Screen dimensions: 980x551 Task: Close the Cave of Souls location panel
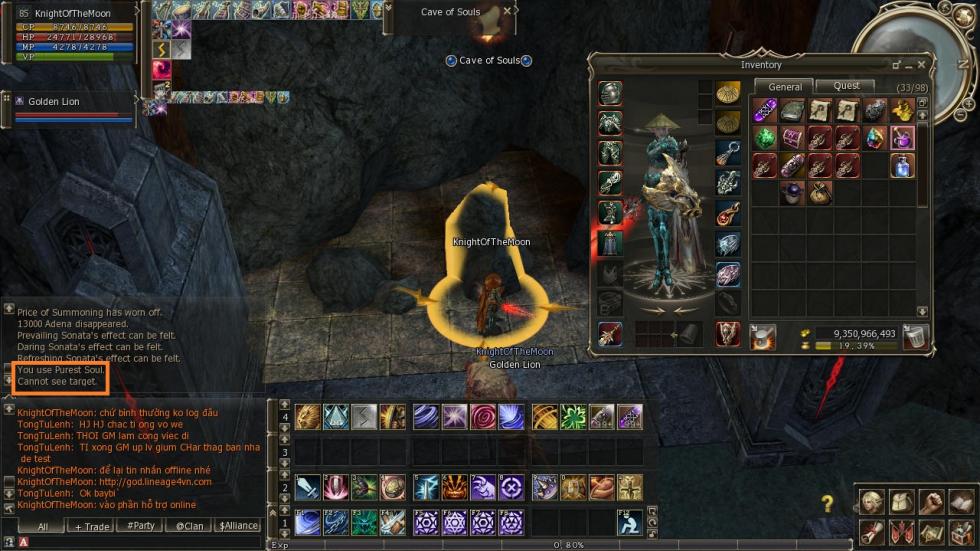pos(508,11)
